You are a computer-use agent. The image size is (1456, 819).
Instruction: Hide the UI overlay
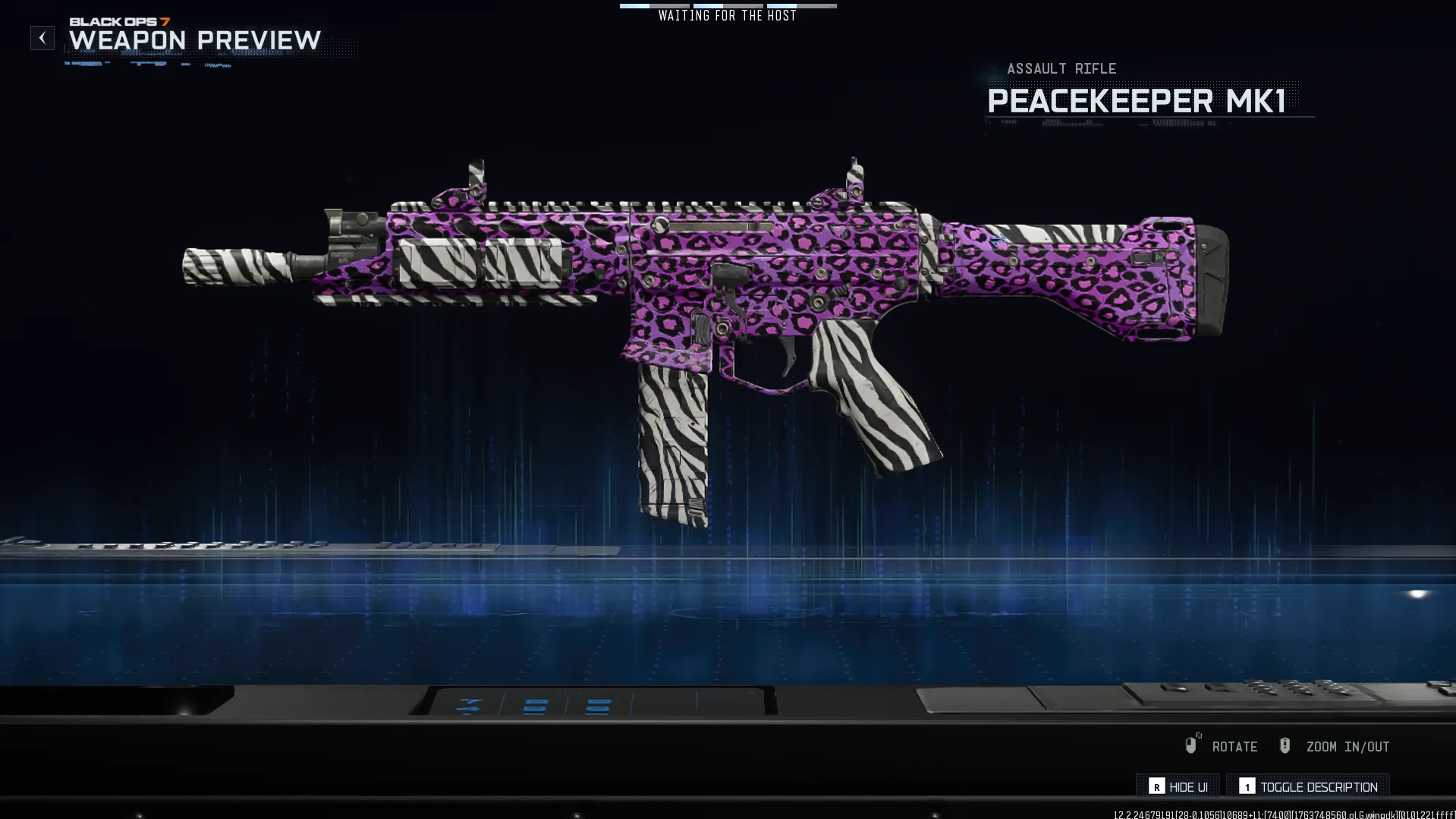[1178, 787]
